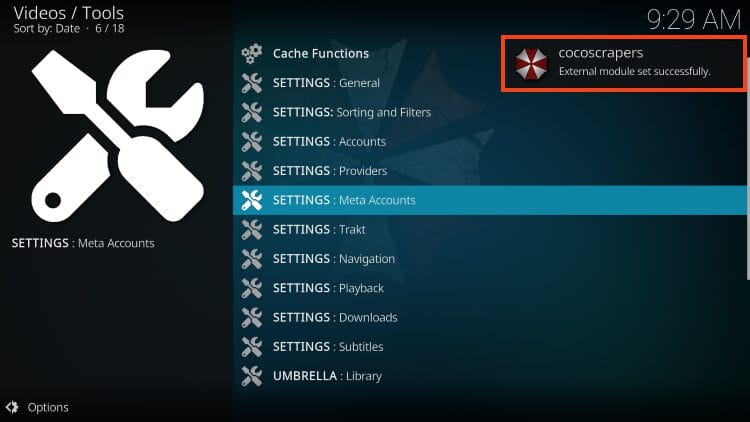The height and width of the screenshot is (422, 750).
Task: Open SETTINGS : Downloads
Action: click(x=335, y=318)
